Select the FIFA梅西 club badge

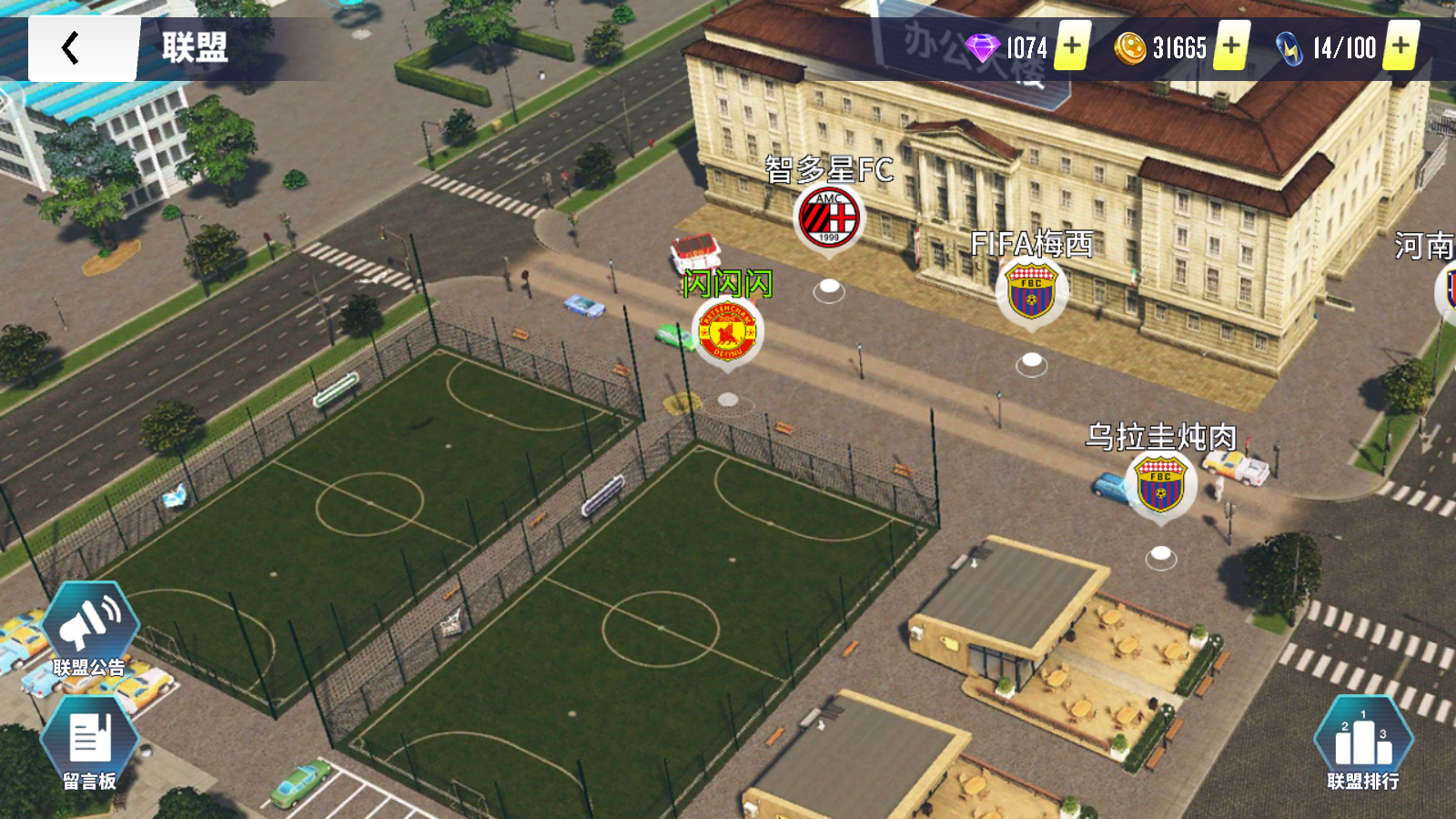[x=1031, y=292]
